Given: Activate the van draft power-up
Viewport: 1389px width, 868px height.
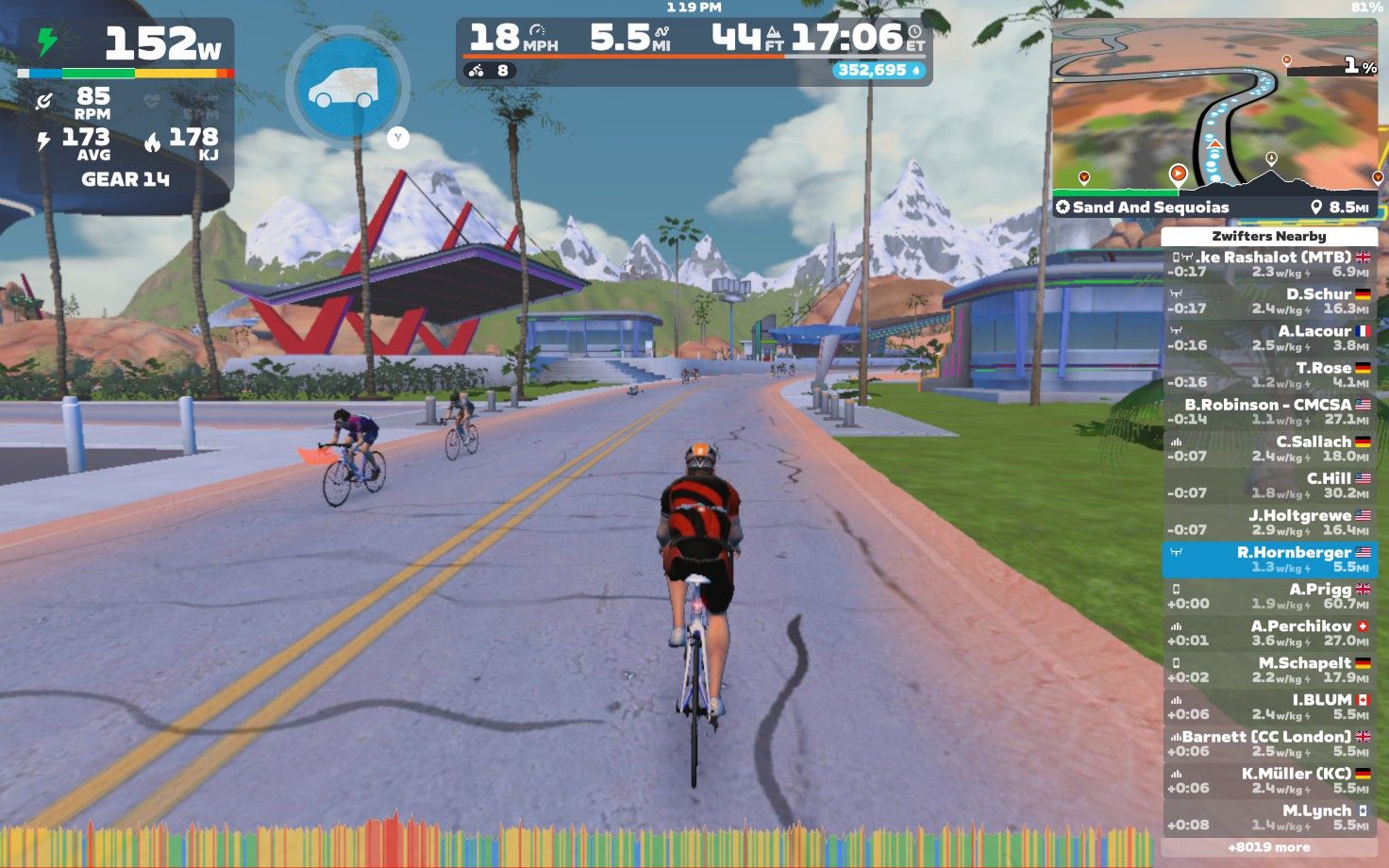Looking at the screenshot, I should pos(346,87).
